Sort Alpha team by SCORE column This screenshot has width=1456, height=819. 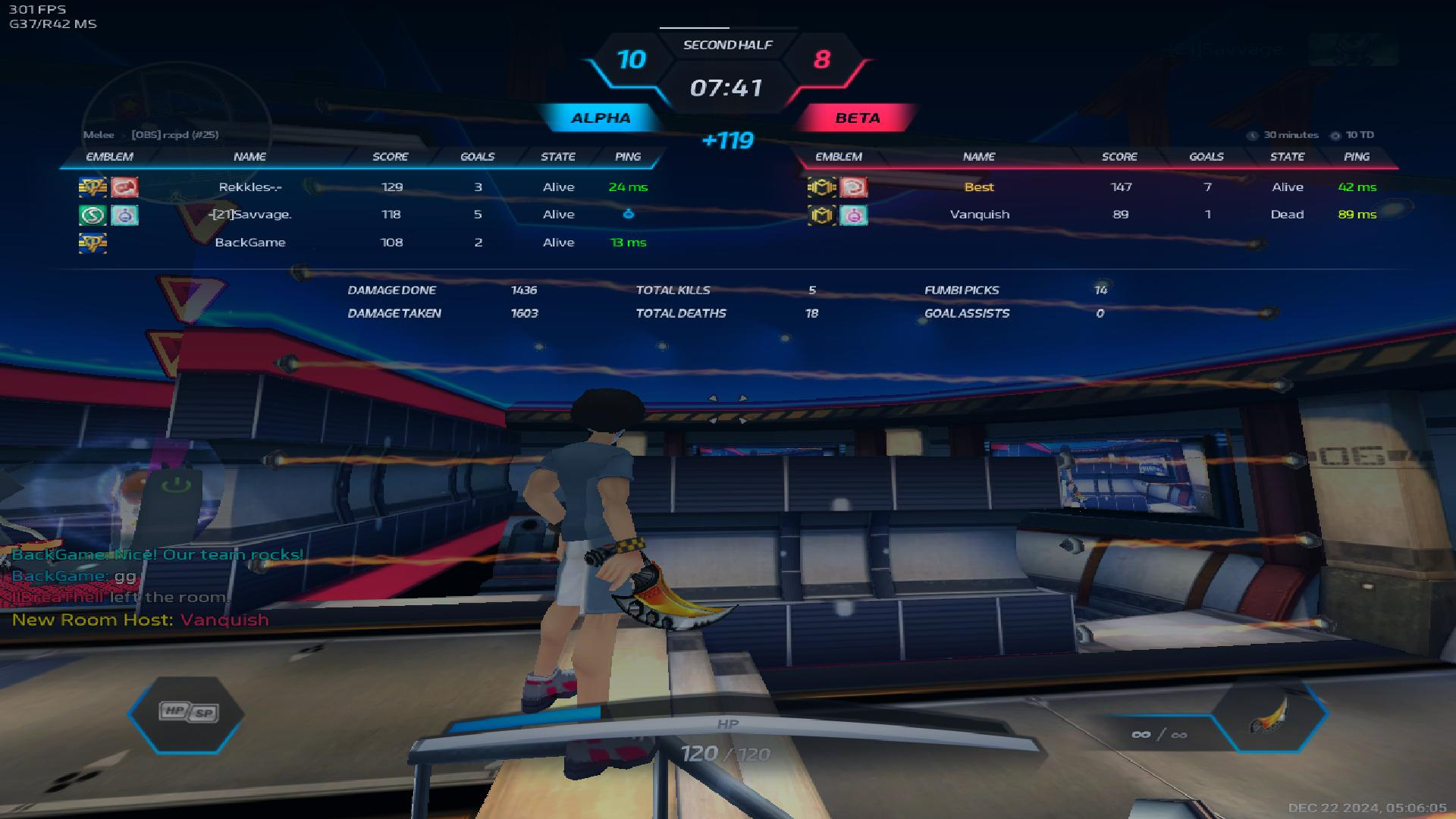click(x=391, y=157)
